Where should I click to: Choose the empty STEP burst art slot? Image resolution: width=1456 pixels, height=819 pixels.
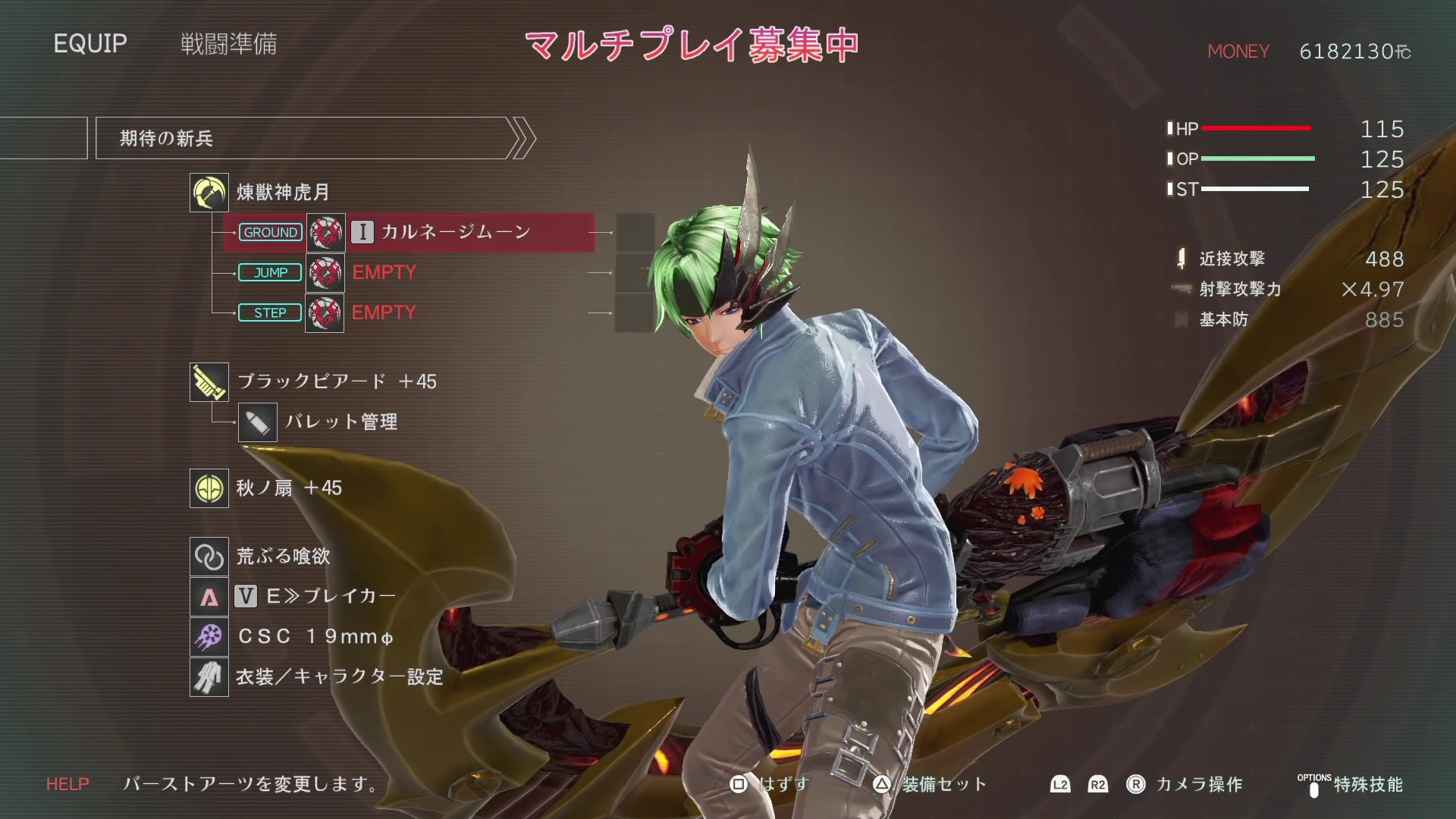tap(384, 312)
